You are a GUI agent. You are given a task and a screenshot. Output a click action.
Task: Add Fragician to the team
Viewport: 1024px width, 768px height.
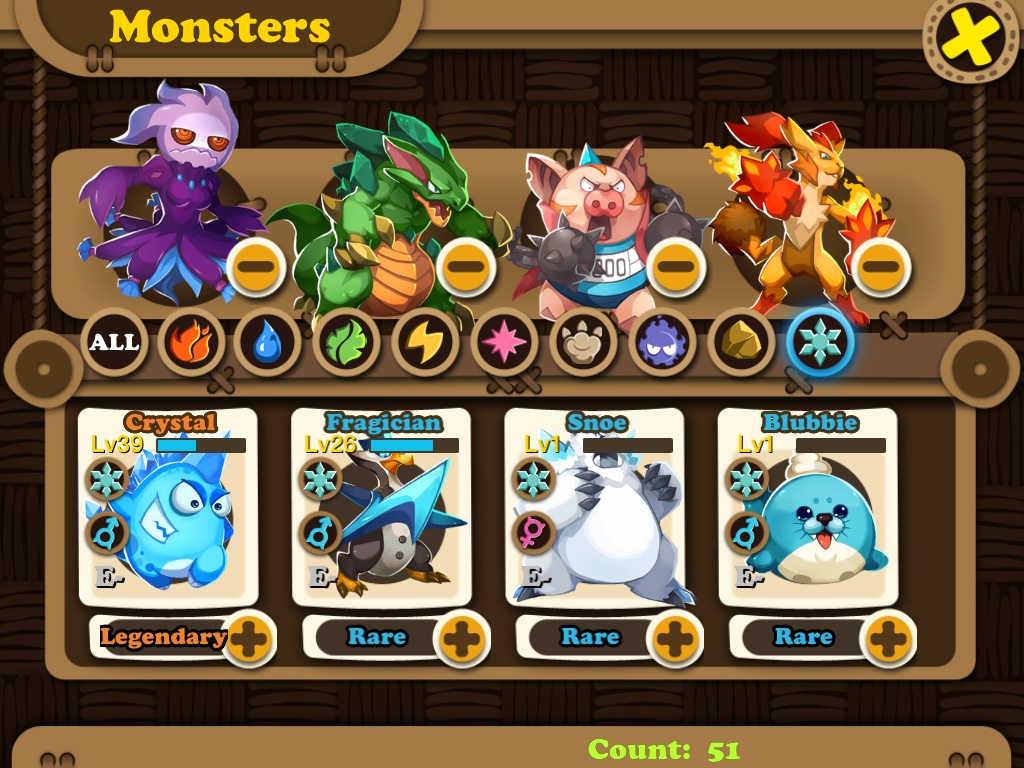point(461,638)
